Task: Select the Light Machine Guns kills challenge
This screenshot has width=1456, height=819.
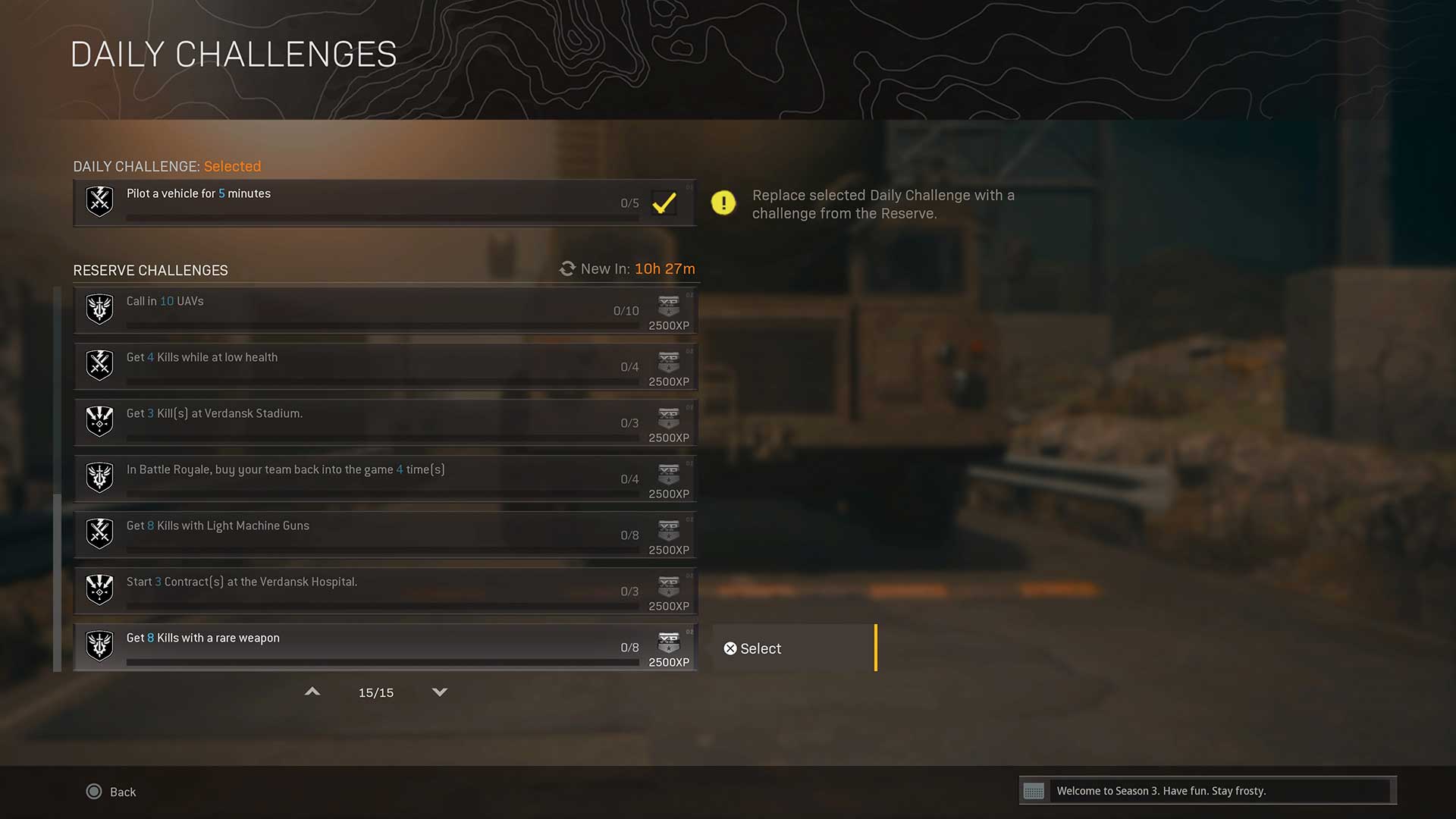Action: pyautogui.click(x=384, y=535)
